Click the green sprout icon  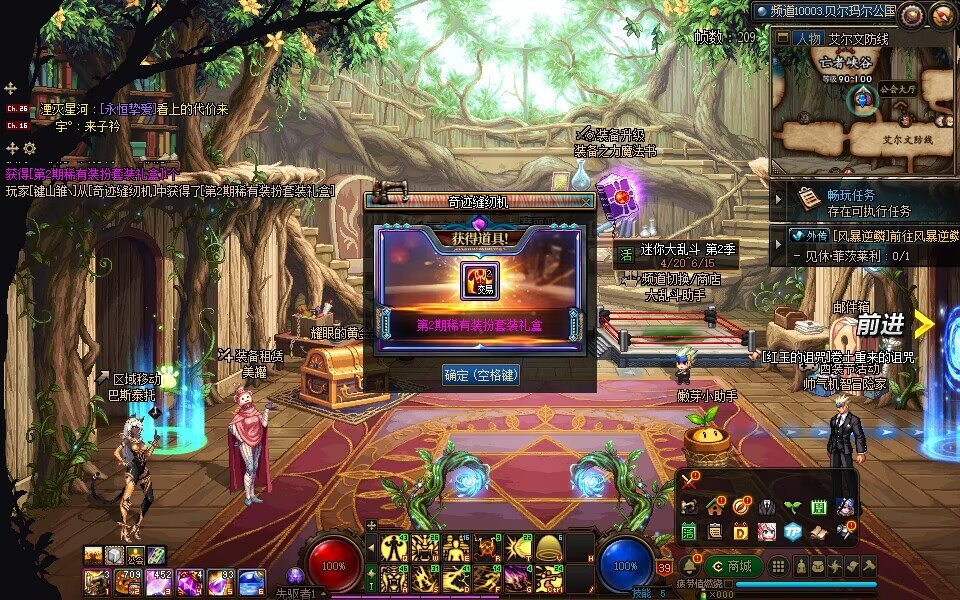tap(792, 506)
